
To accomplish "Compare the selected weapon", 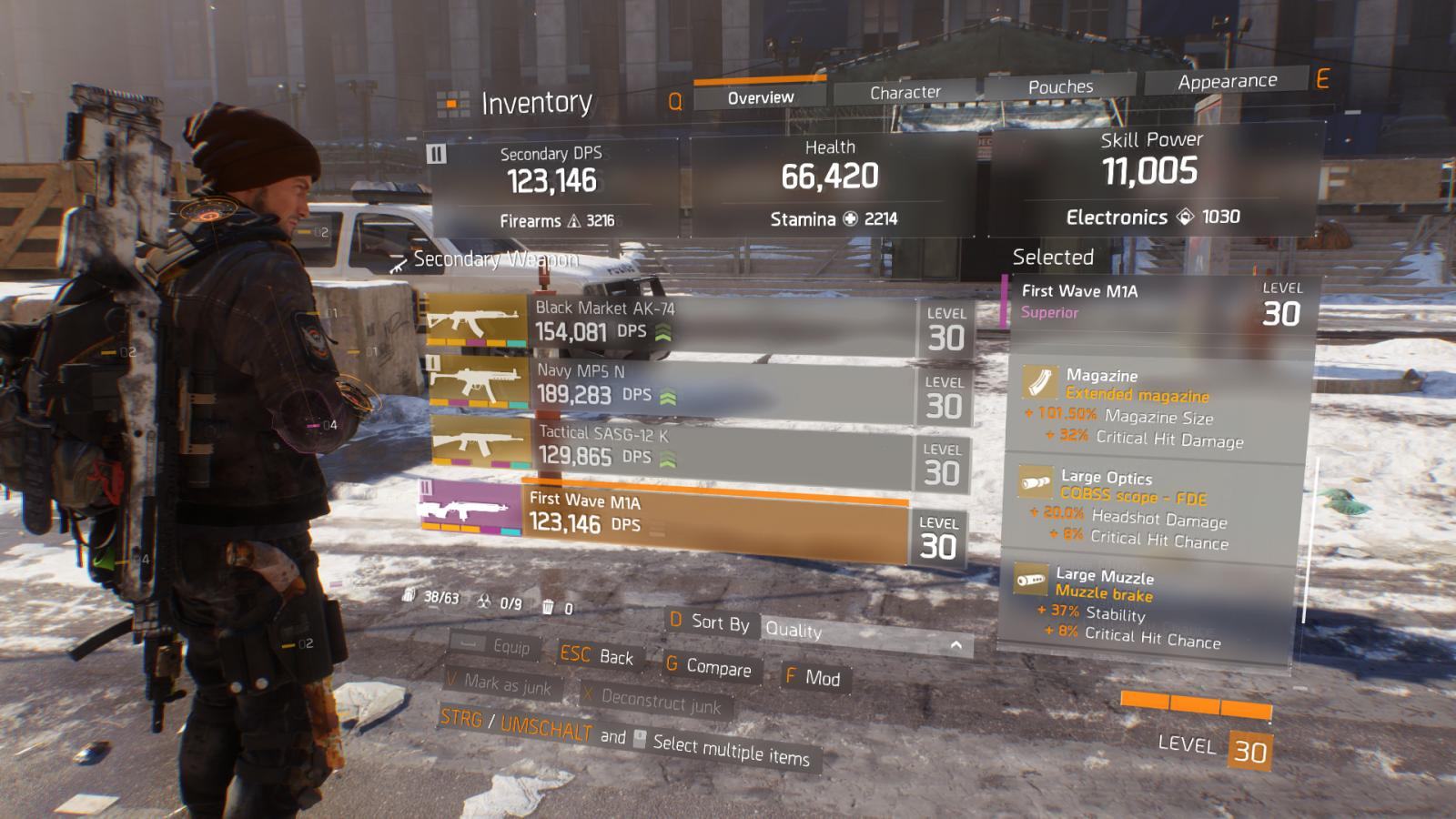I will (709, 666).
